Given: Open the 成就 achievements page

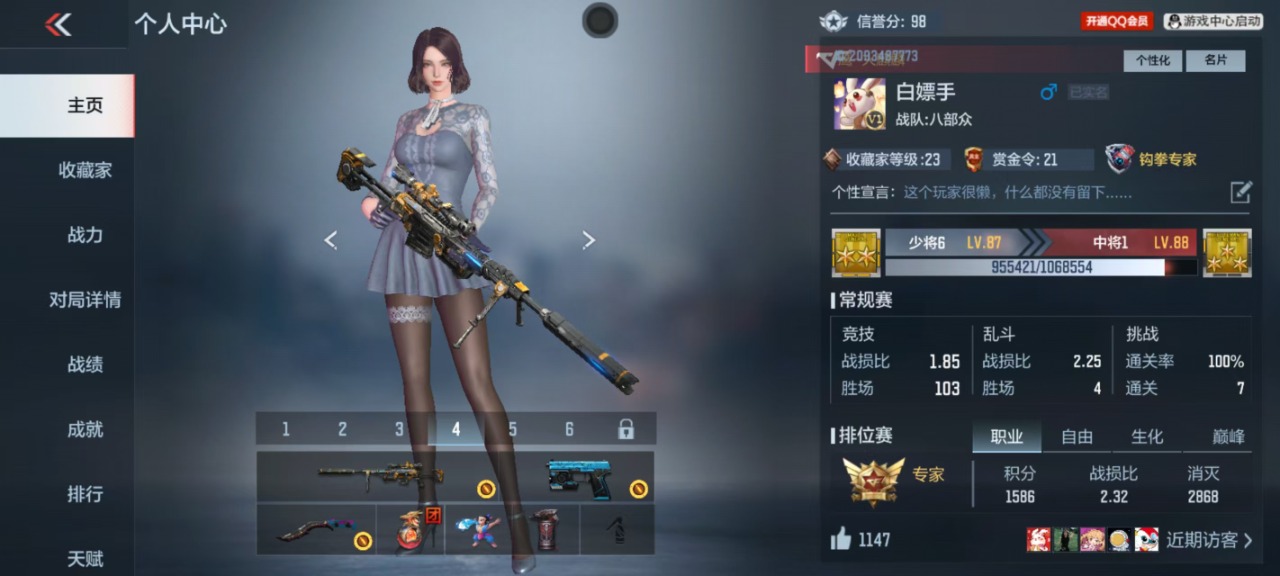Looking at the screenshot, I should (x=85, y=430).
